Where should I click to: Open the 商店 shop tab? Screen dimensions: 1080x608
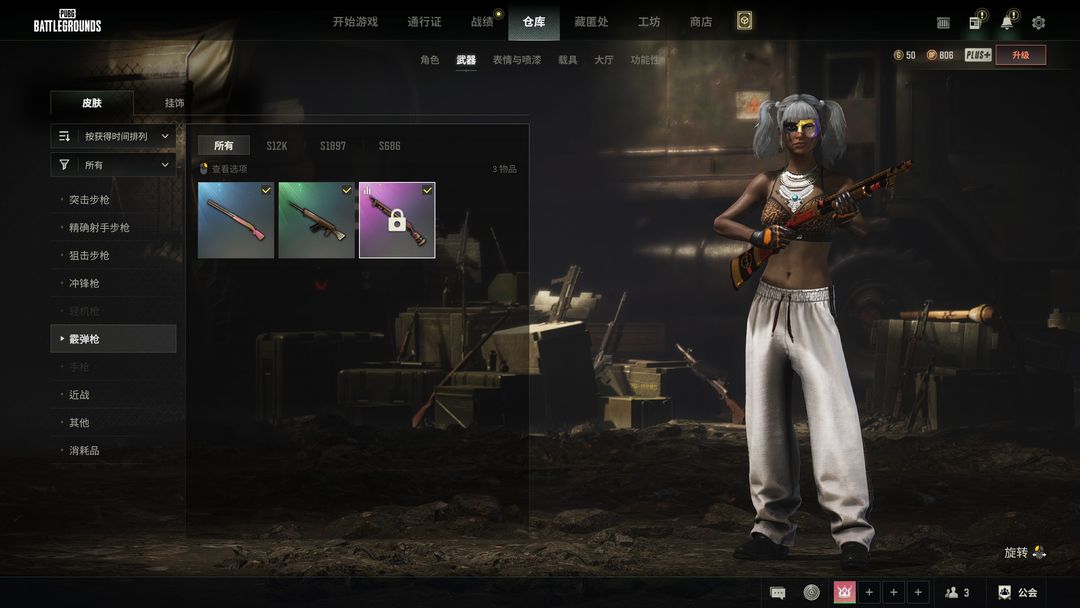point(701,22)
